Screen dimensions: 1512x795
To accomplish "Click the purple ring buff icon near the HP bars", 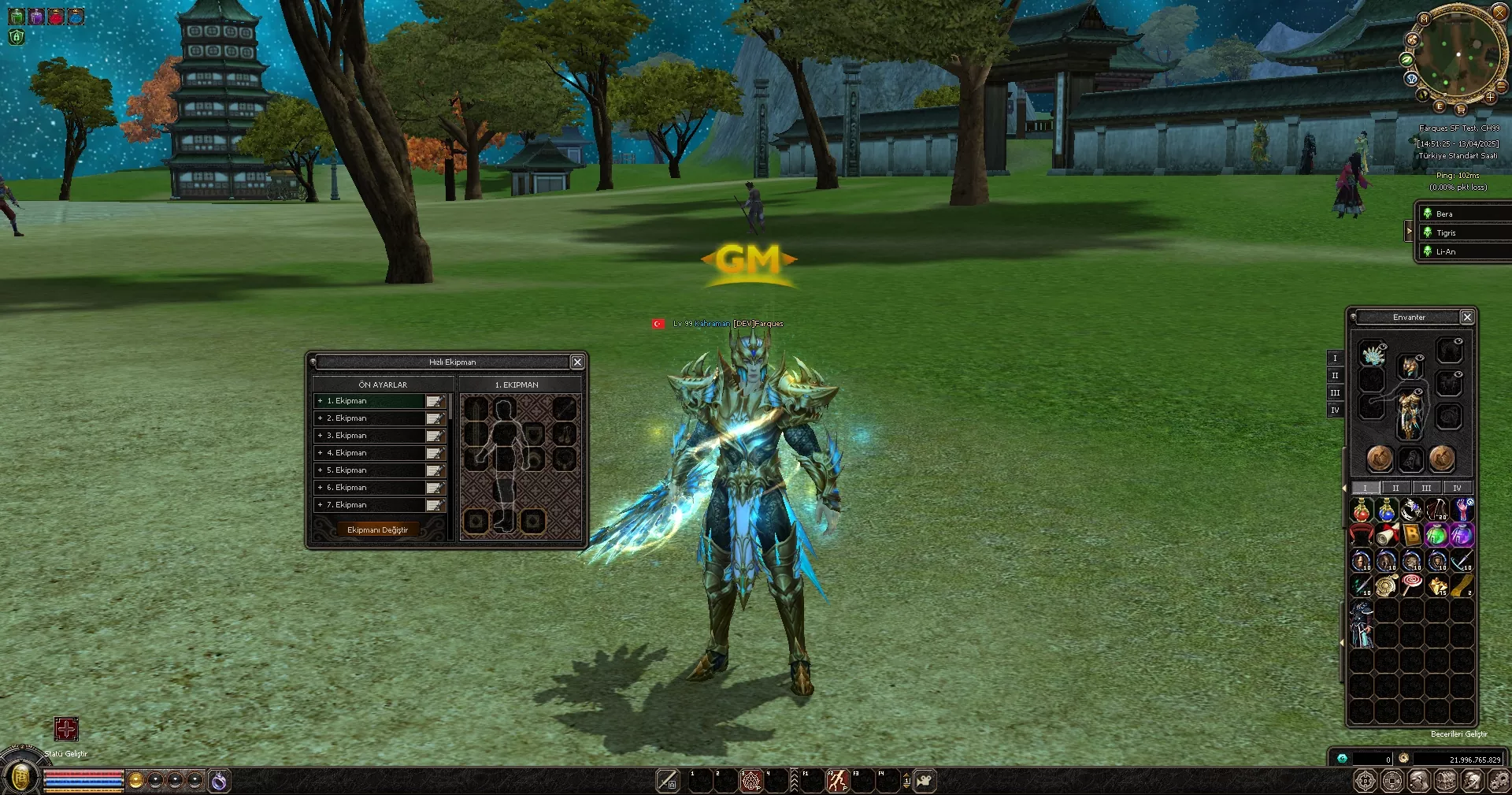I will (x=218, y=782).
